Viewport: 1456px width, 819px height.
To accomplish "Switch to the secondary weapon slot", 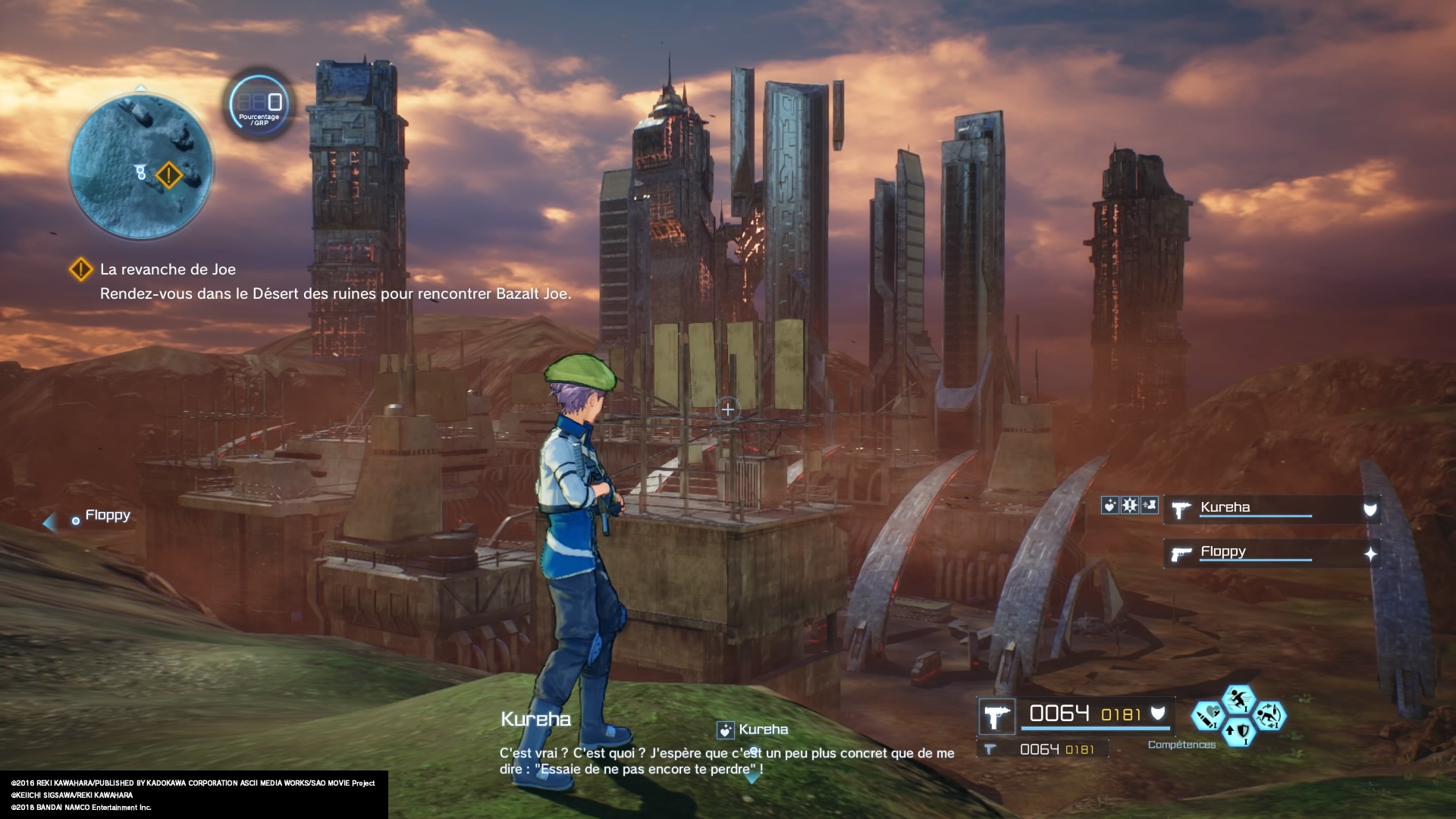I will [1046, 749].
